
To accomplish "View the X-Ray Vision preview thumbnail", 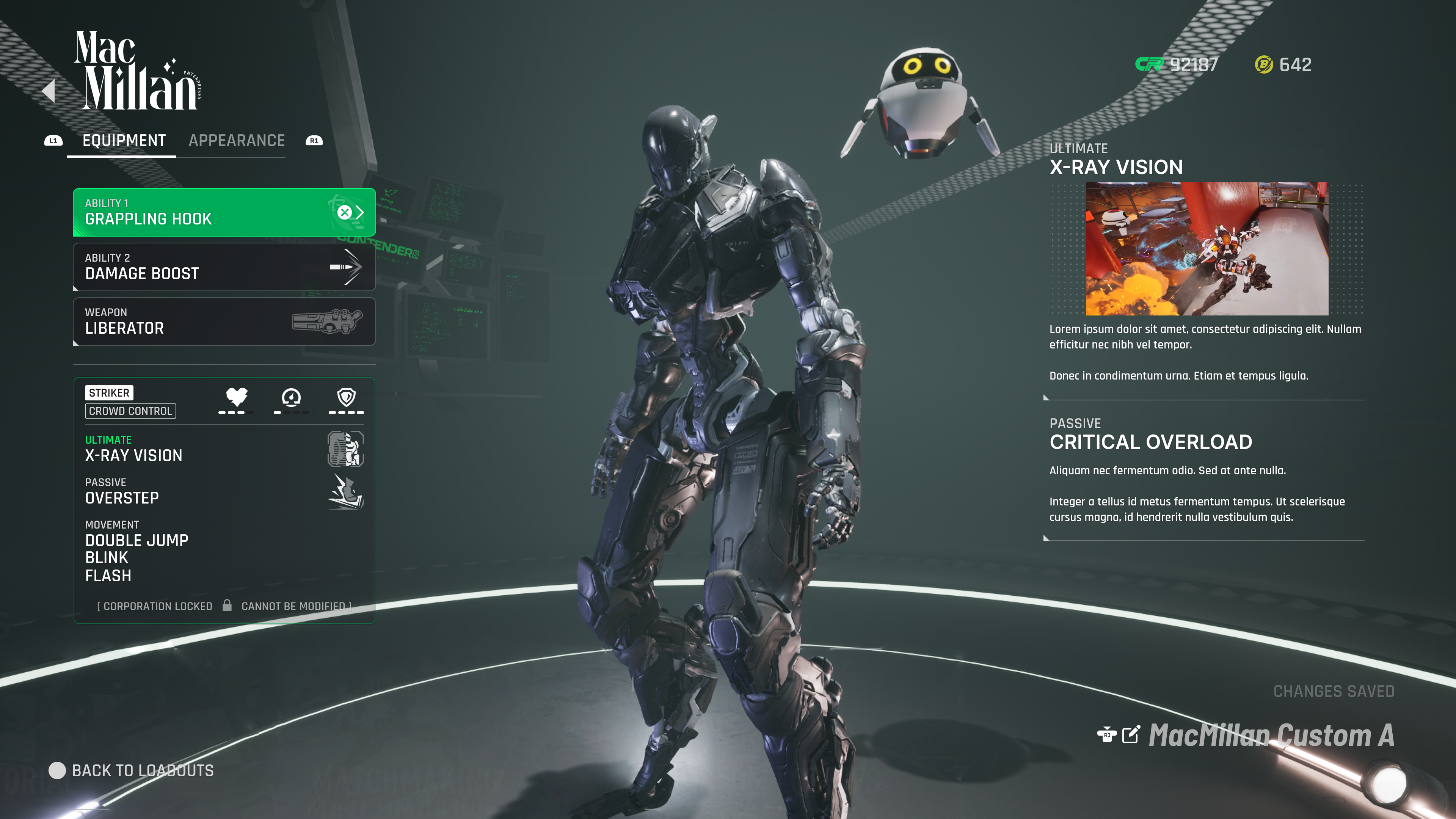I will 1207,249.
